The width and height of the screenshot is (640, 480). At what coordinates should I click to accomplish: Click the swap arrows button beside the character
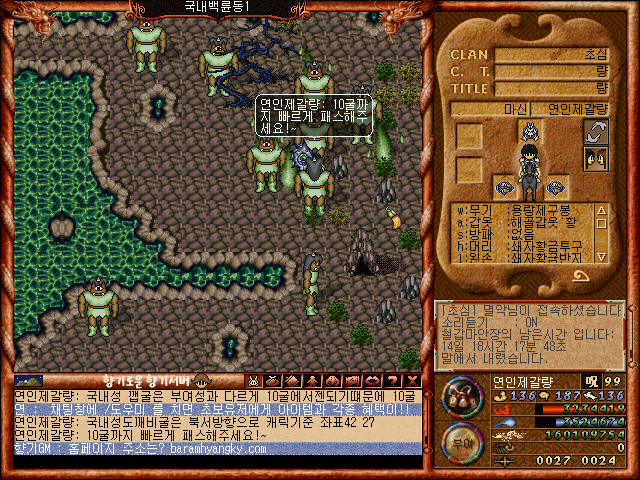pyautogui.click(x=596, y=132)
